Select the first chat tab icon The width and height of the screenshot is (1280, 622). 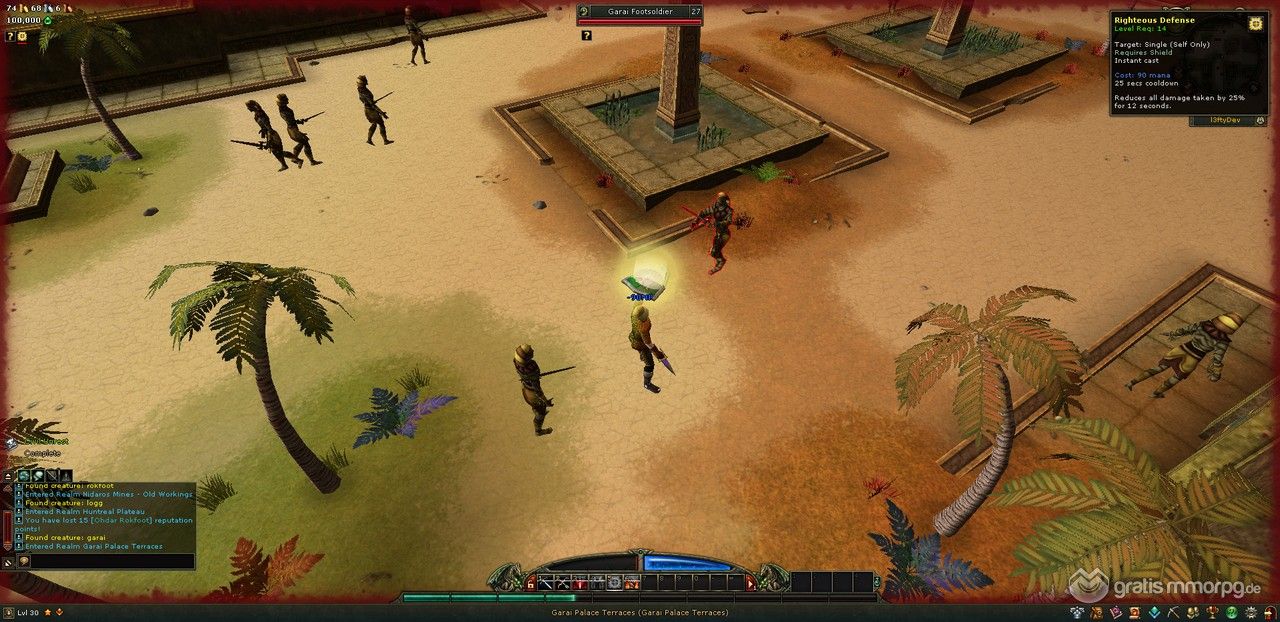23,475
